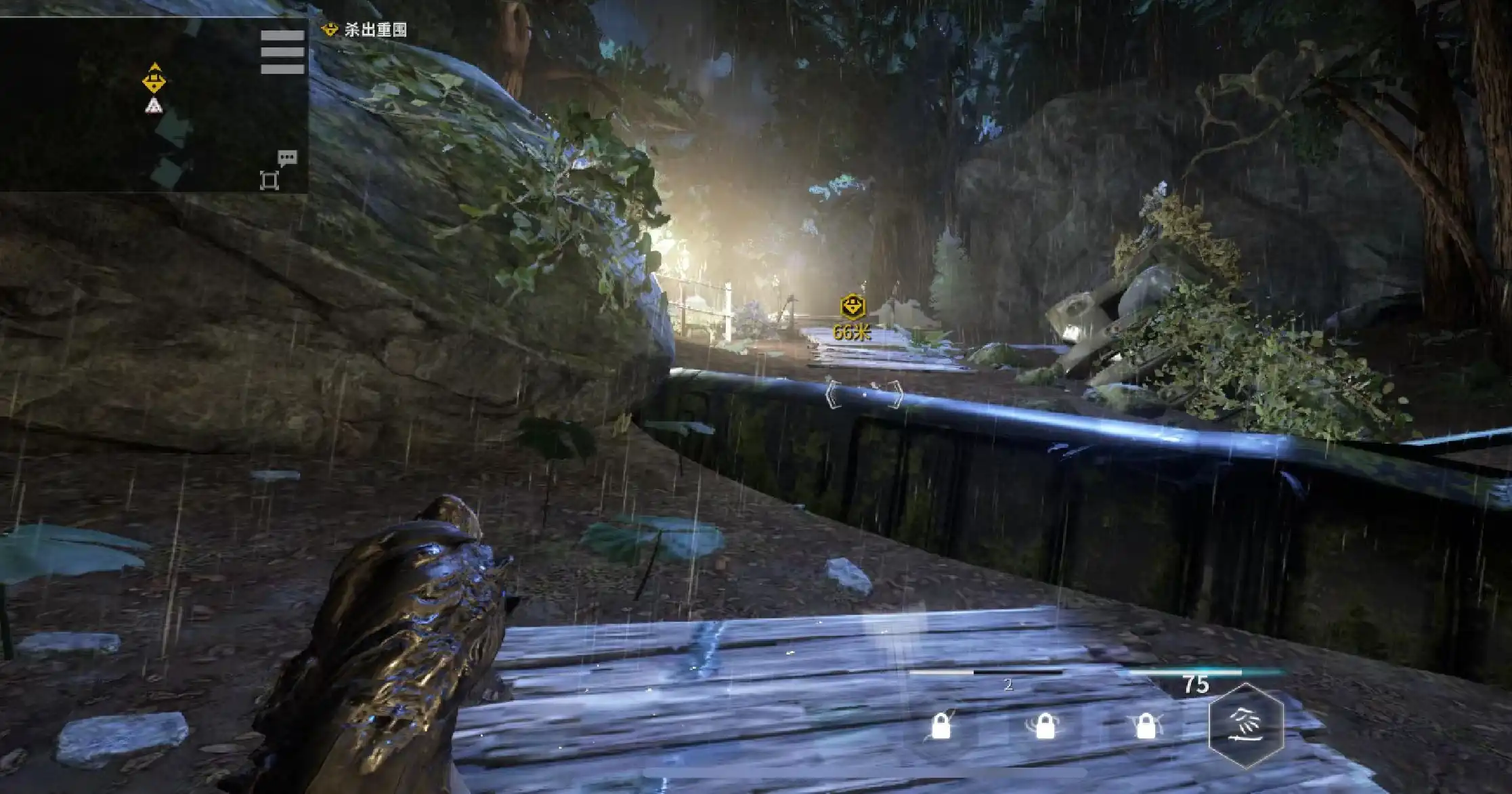The height and width of the screenshot is (794, 1512).
Task: Open the three-bar hamburger menu
Action: click(x=282, y=52)
